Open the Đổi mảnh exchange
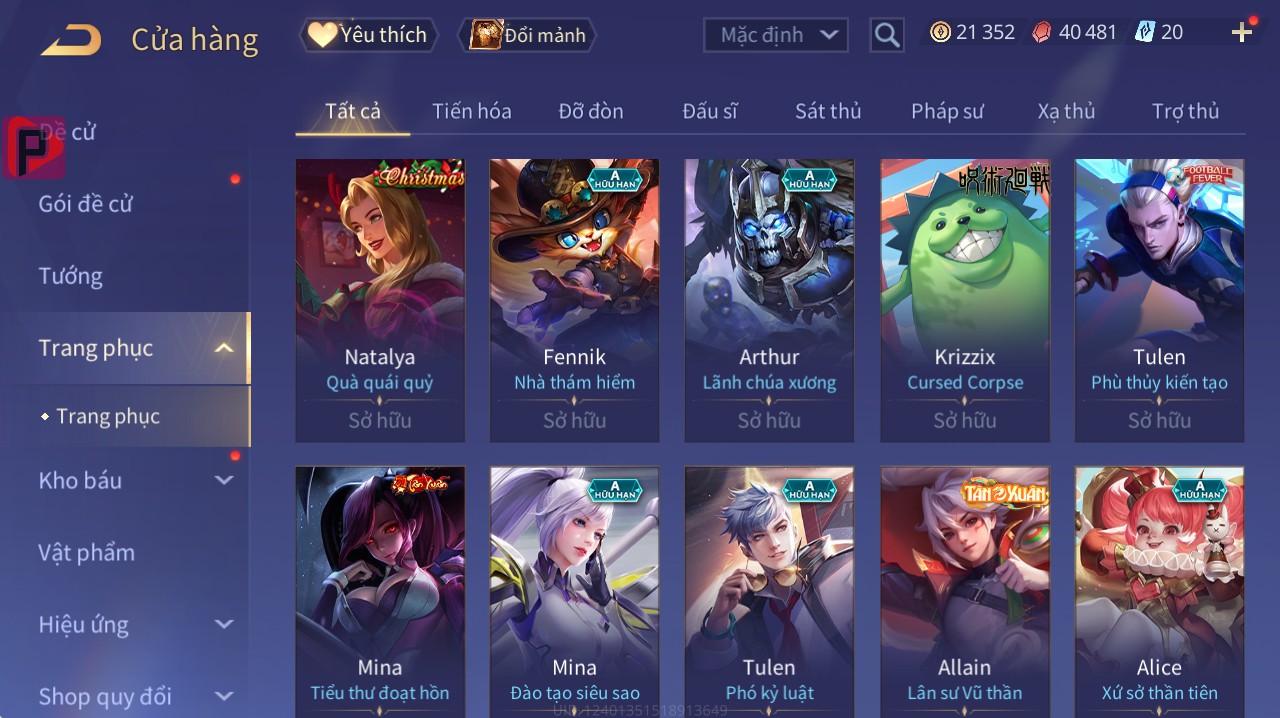 (x=527, y=35)
